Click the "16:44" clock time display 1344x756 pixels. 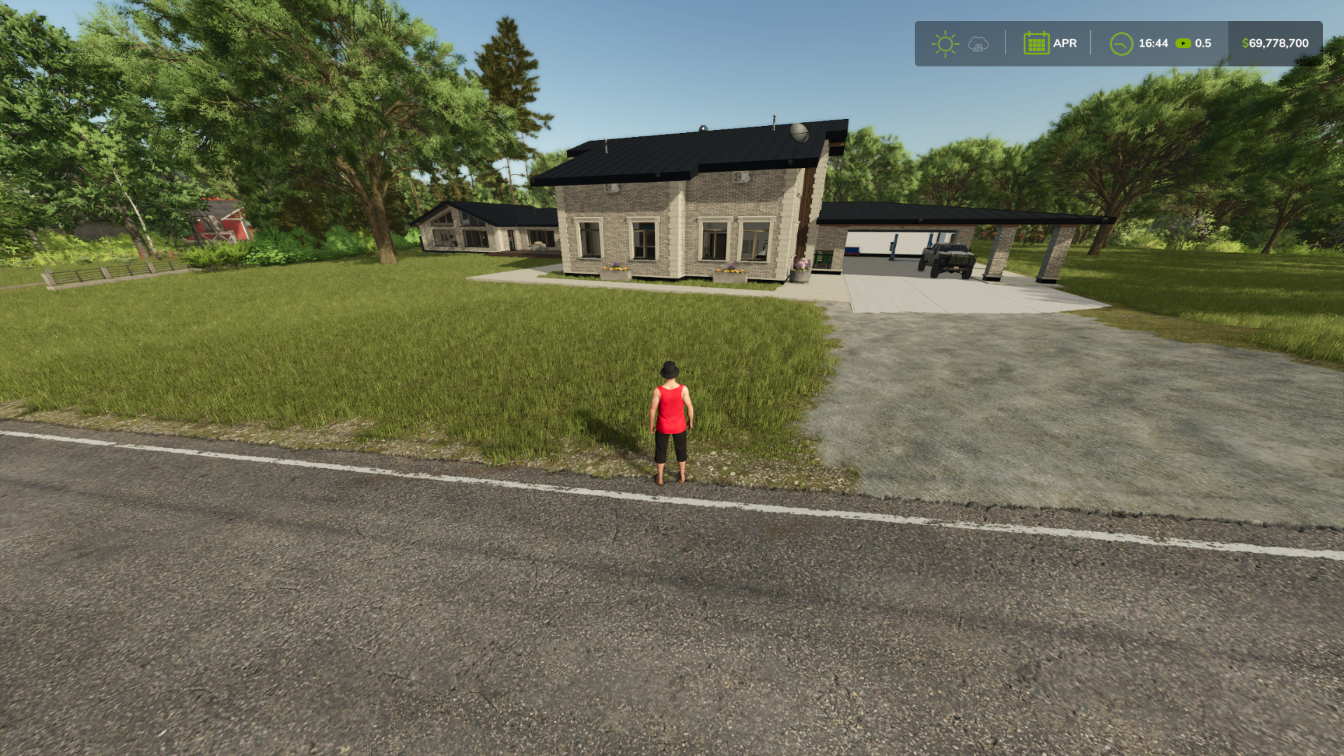1154,43
